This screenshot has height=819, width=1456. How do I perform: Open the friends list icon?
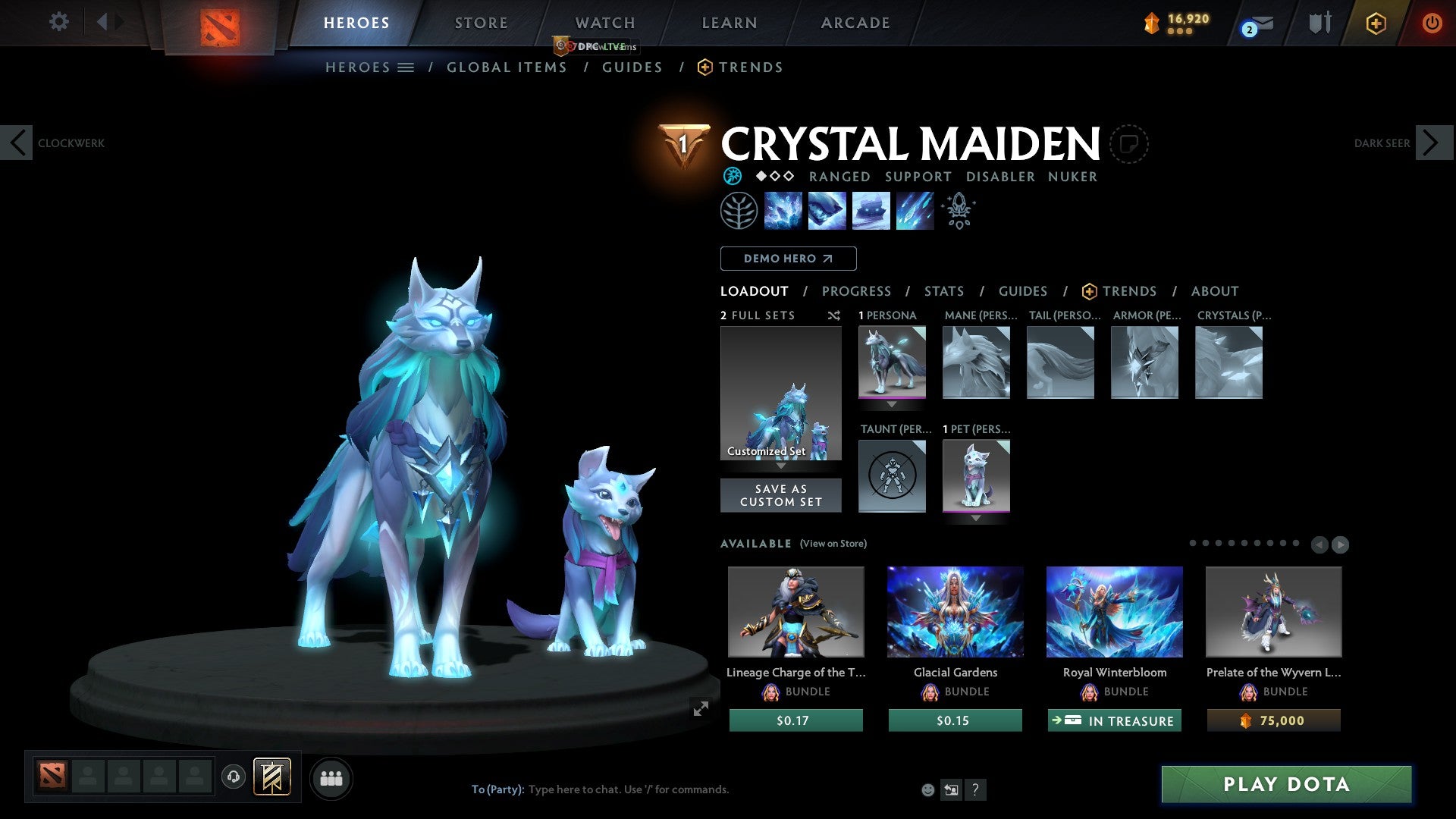tap(331, 777)
